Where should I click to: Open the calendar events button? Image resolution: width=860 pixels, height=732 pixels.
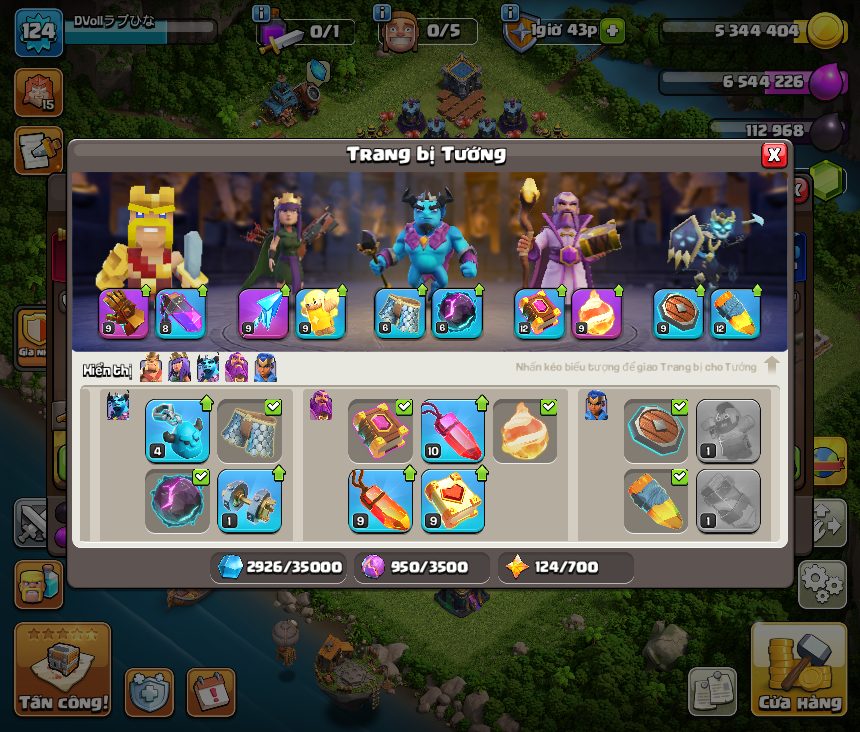(211, 692)
